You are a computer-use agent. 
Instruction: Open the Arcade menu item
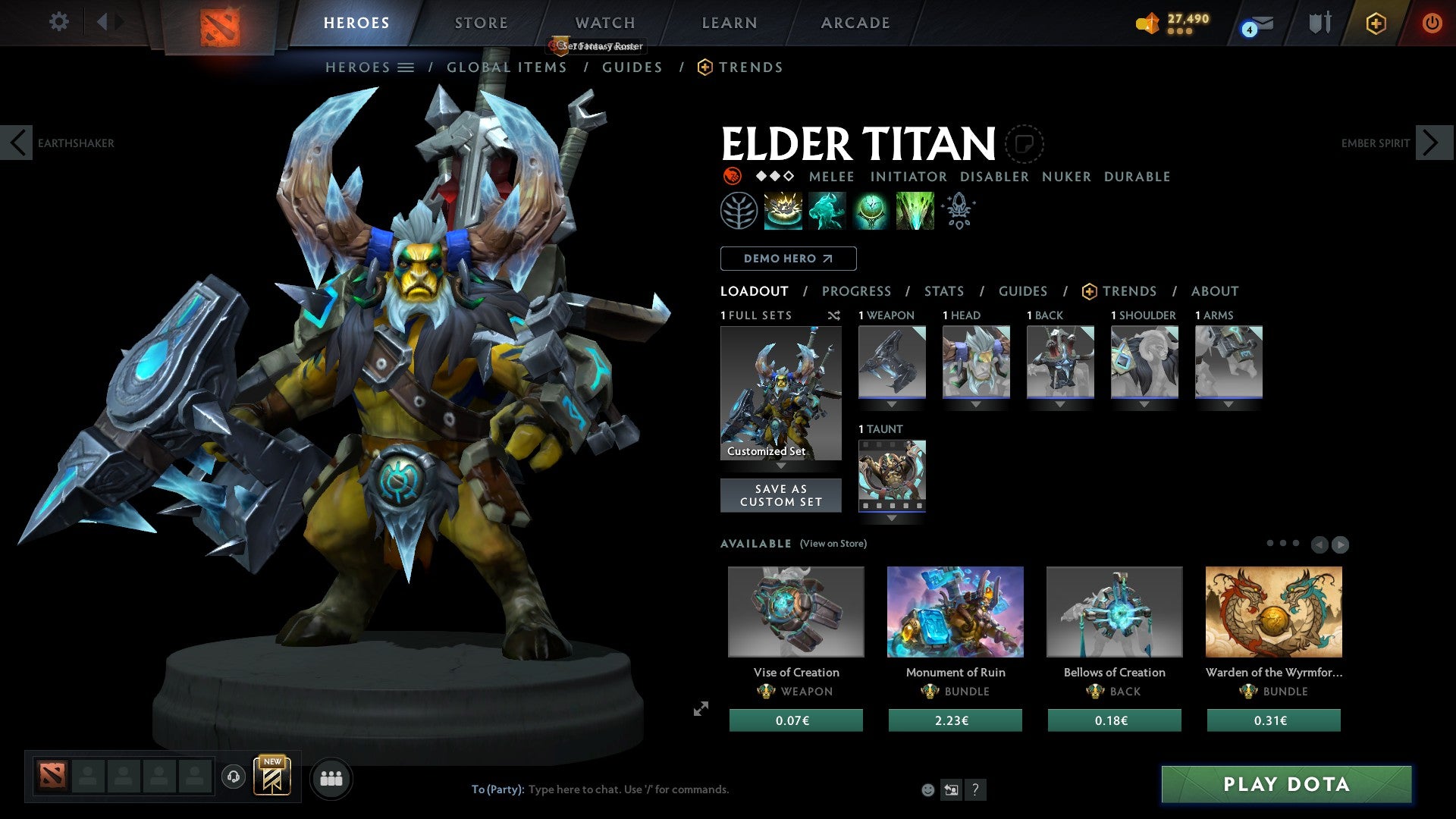855,23
